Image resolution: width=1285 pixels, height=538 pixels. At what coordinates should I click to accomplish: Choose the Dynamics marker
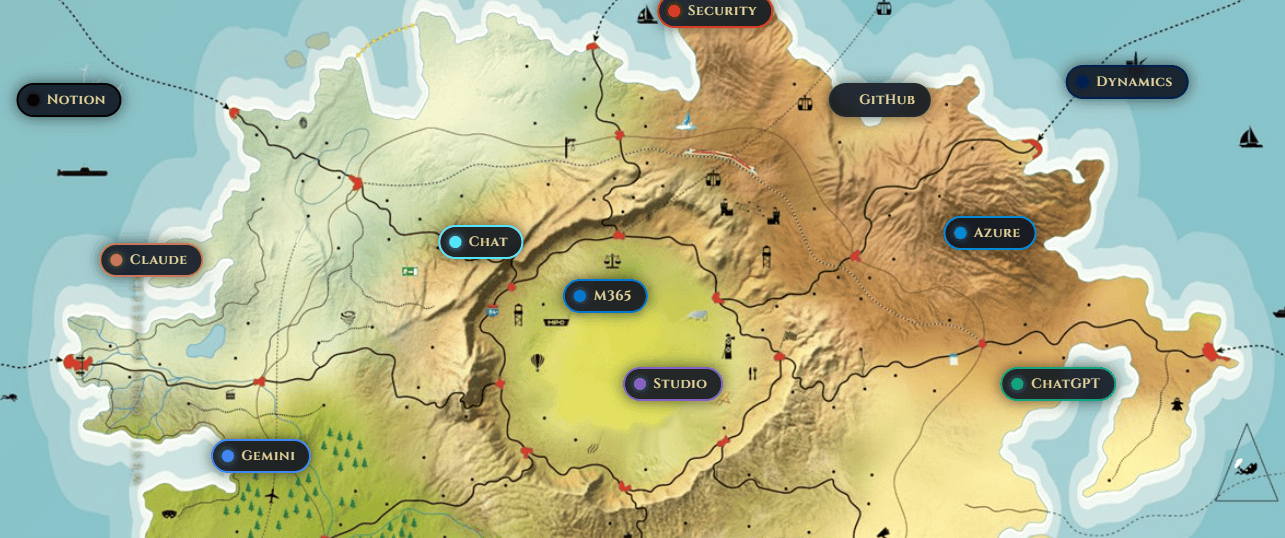[x=1126, y=82]
